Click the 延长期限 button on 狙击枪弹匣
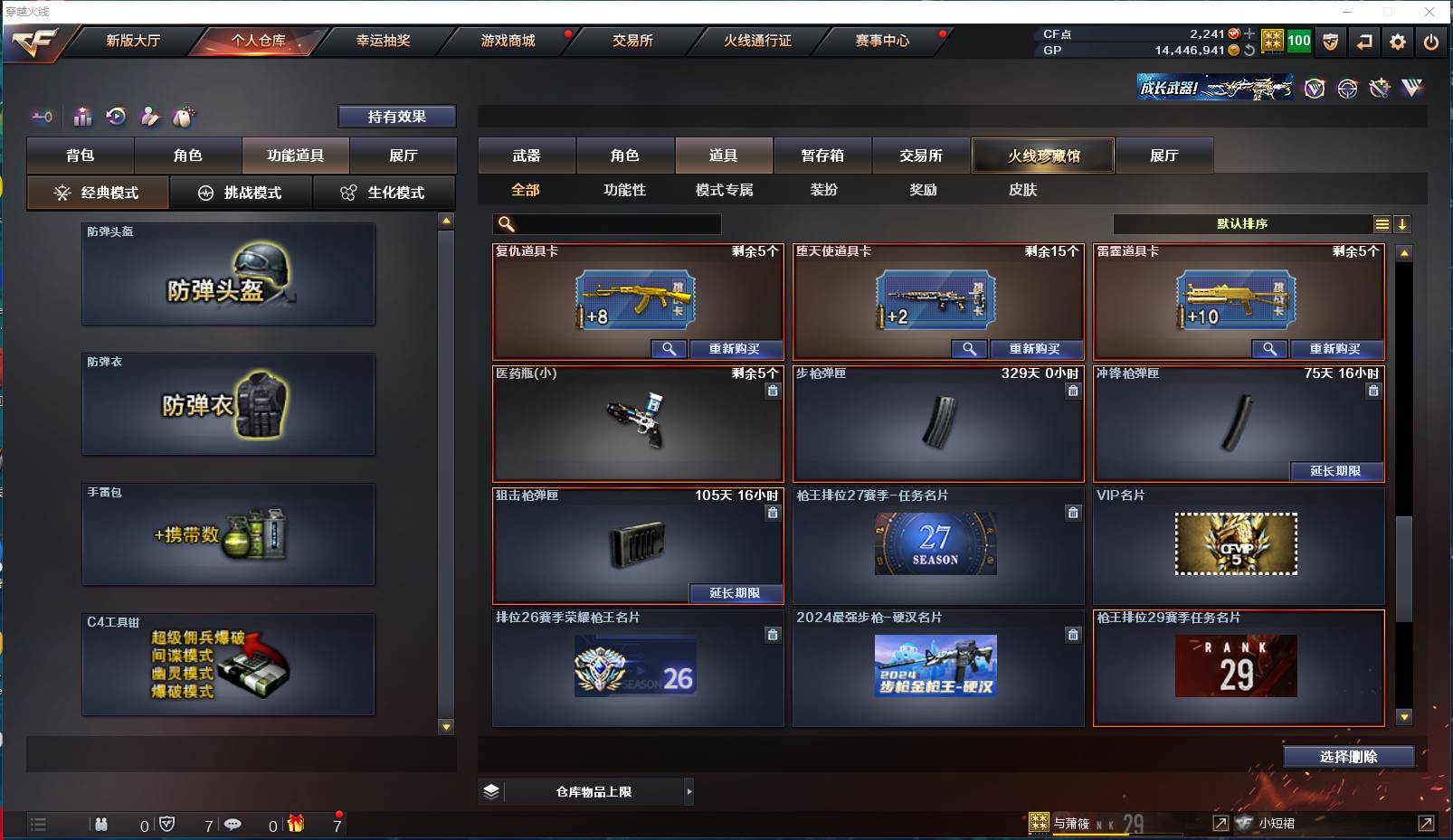The height and width of the screenshot is (840, 1453). point(736,593)
